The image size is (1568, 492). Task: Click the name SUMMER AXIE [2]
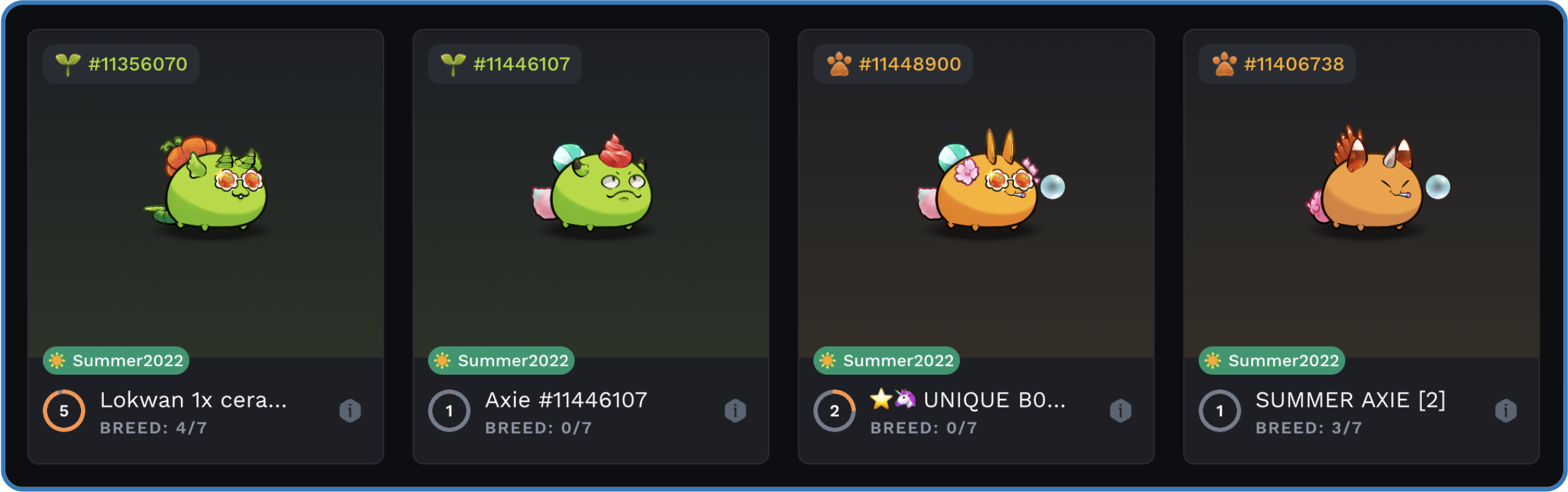coord(1351,399)
